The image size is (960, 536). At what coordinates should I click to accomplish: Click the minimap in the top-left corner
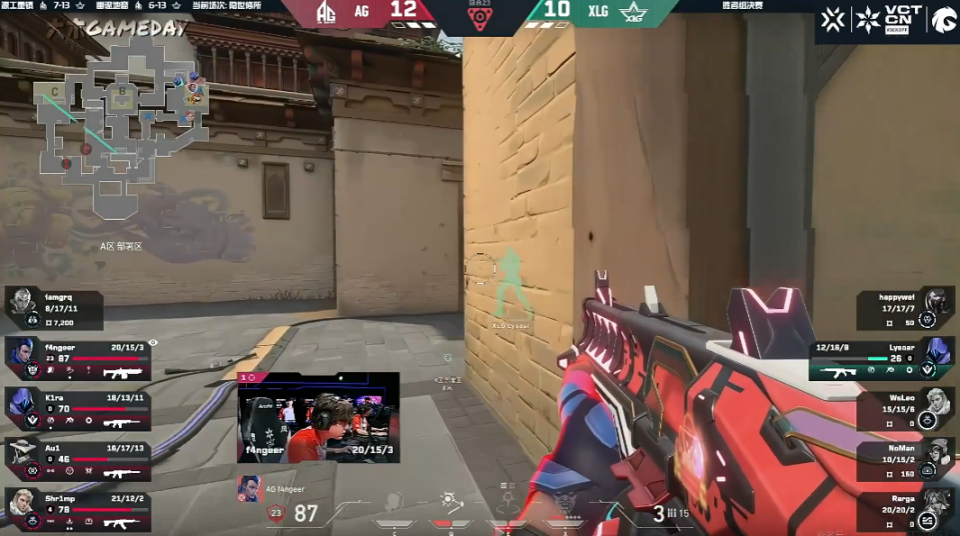120,130
